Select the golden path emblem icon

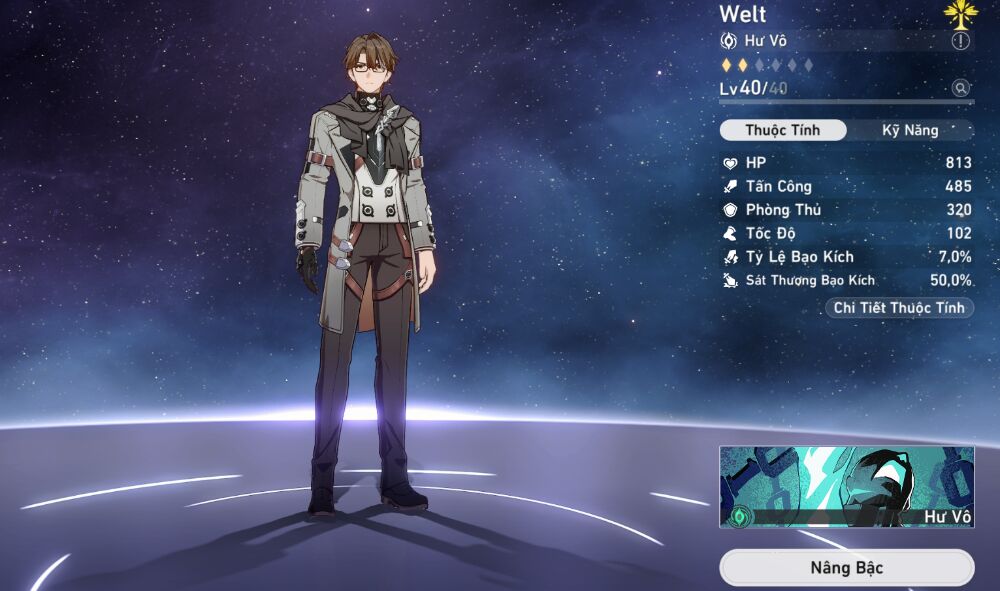[958, 14]
